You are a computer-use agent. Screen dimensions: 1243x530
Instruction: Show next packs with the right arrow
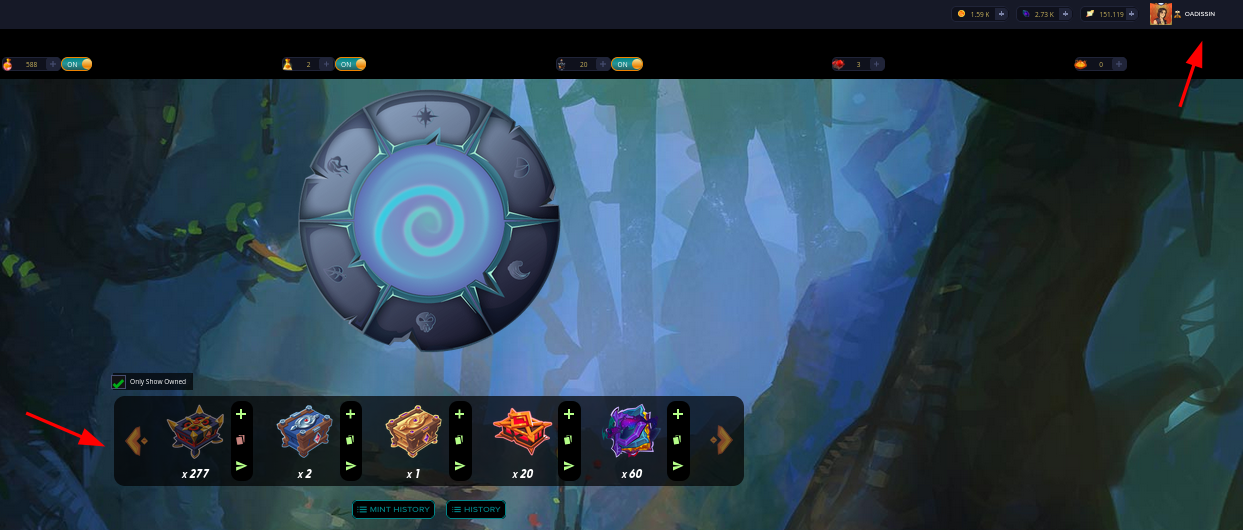tap(721, 440)
